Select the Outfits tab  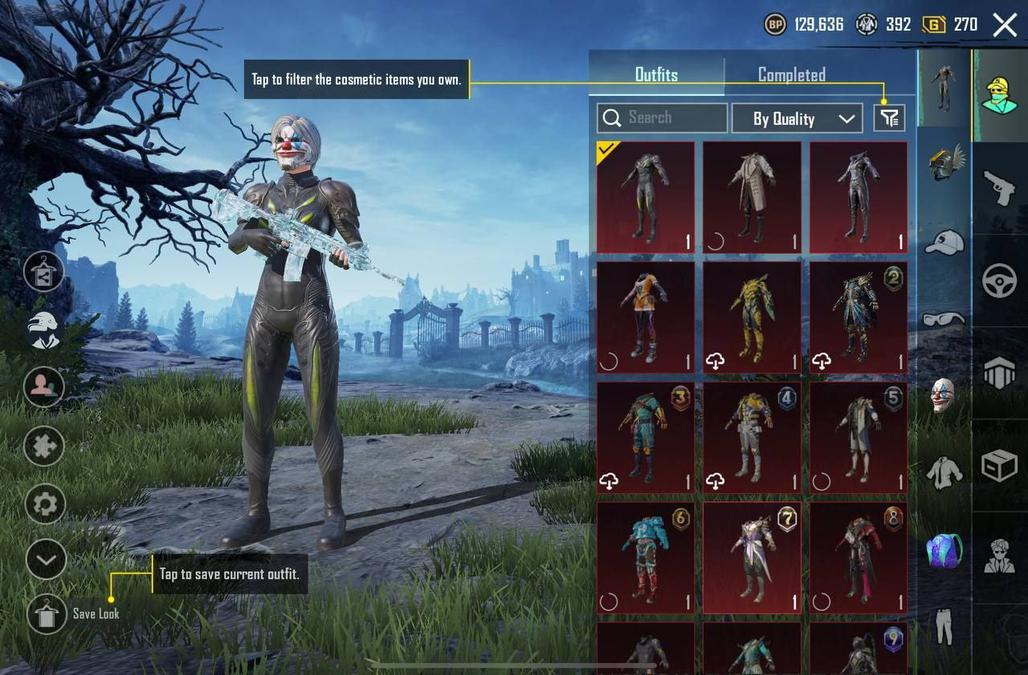tap(656, 75)
